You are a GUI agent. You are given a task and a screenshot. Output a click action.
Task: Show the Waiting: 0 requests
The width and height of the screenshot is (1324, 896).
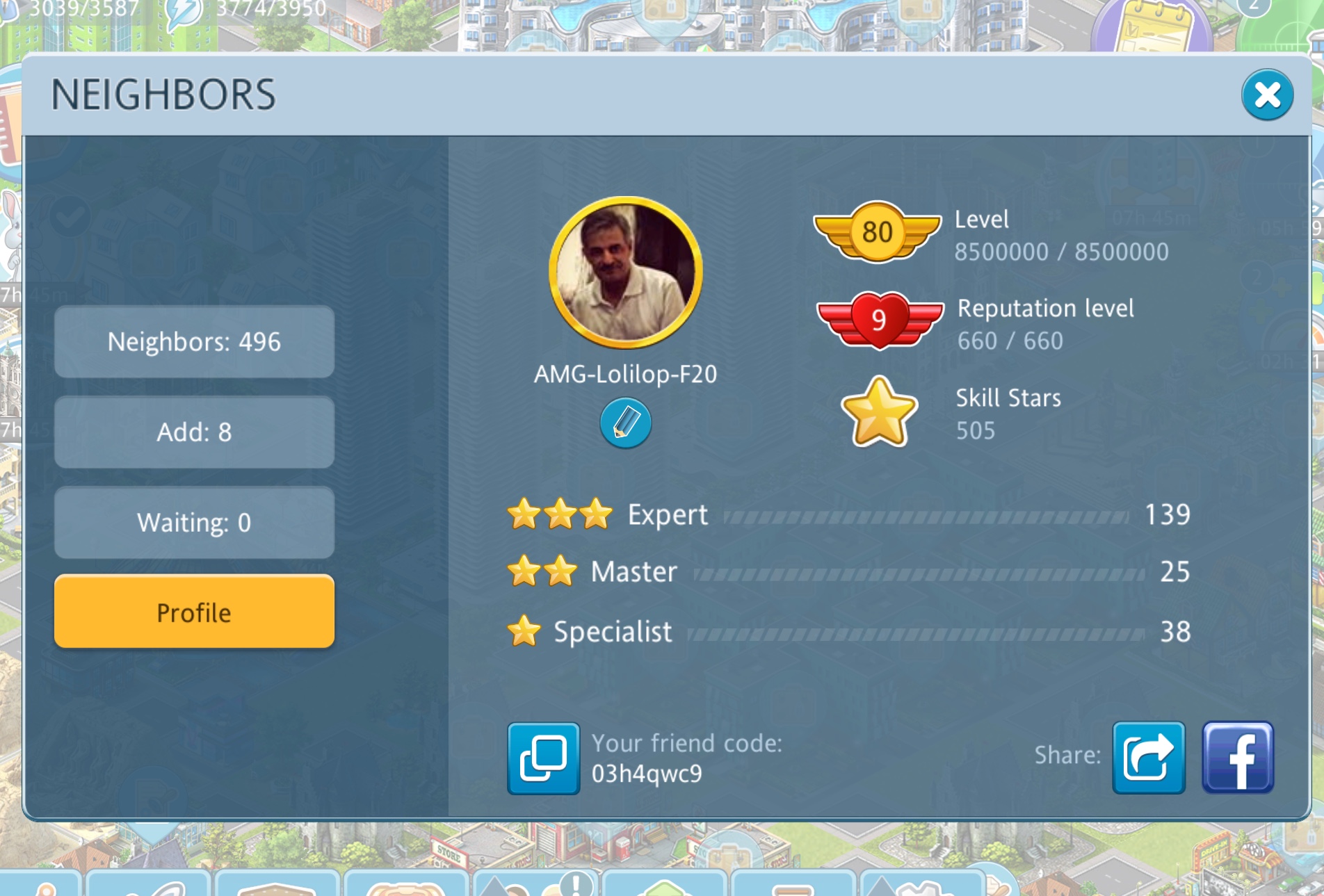[194, 523]
